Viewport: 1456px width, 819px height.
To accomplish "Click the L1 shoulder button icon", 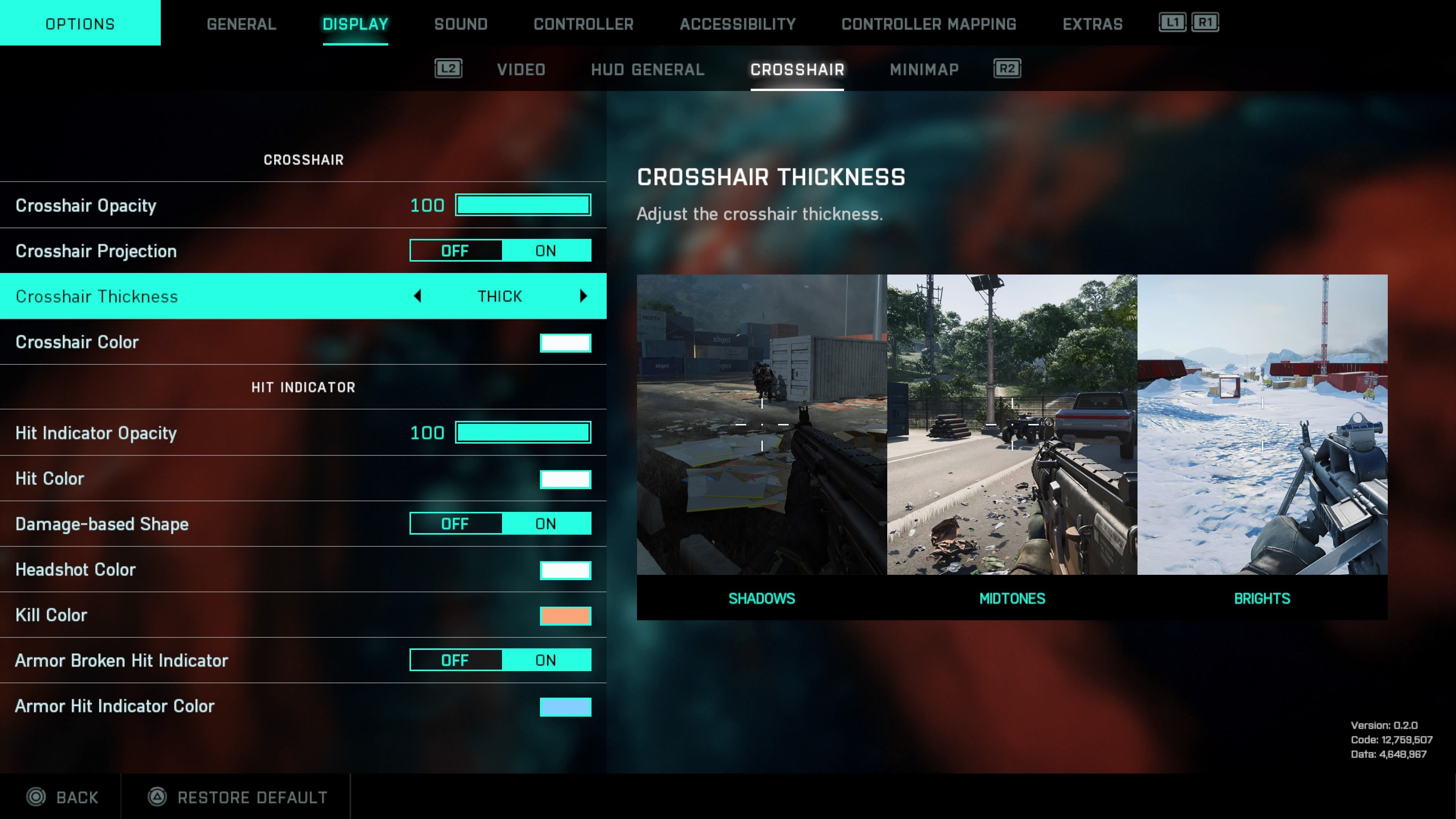I will pyautogui.click(x=1172, y=23).
